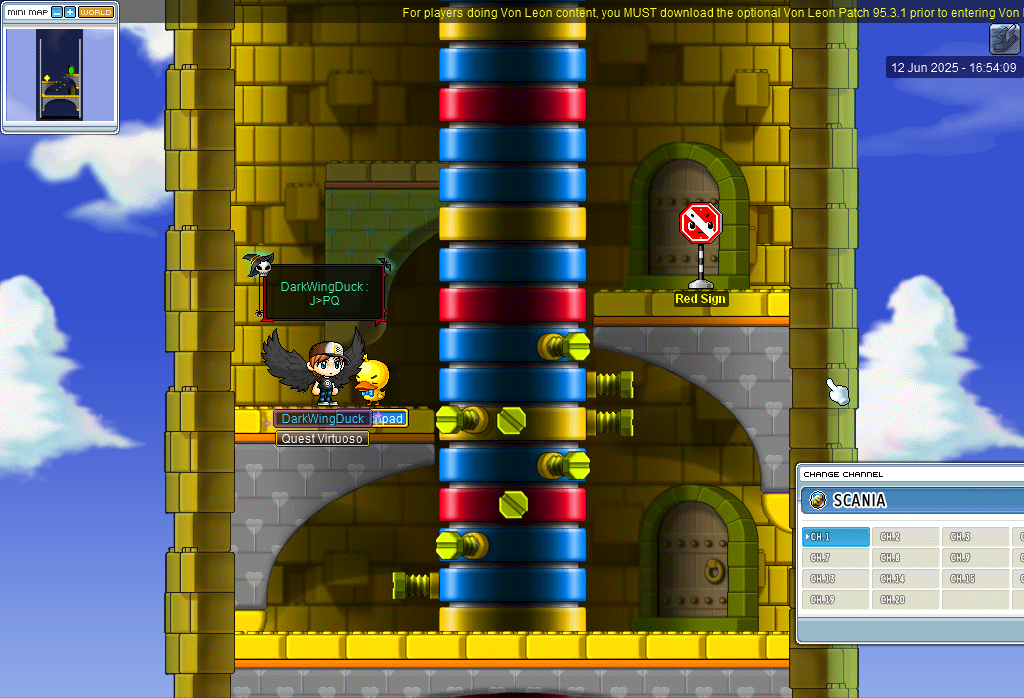
Task: Choose channel CH.14
Action: point(905,579)
